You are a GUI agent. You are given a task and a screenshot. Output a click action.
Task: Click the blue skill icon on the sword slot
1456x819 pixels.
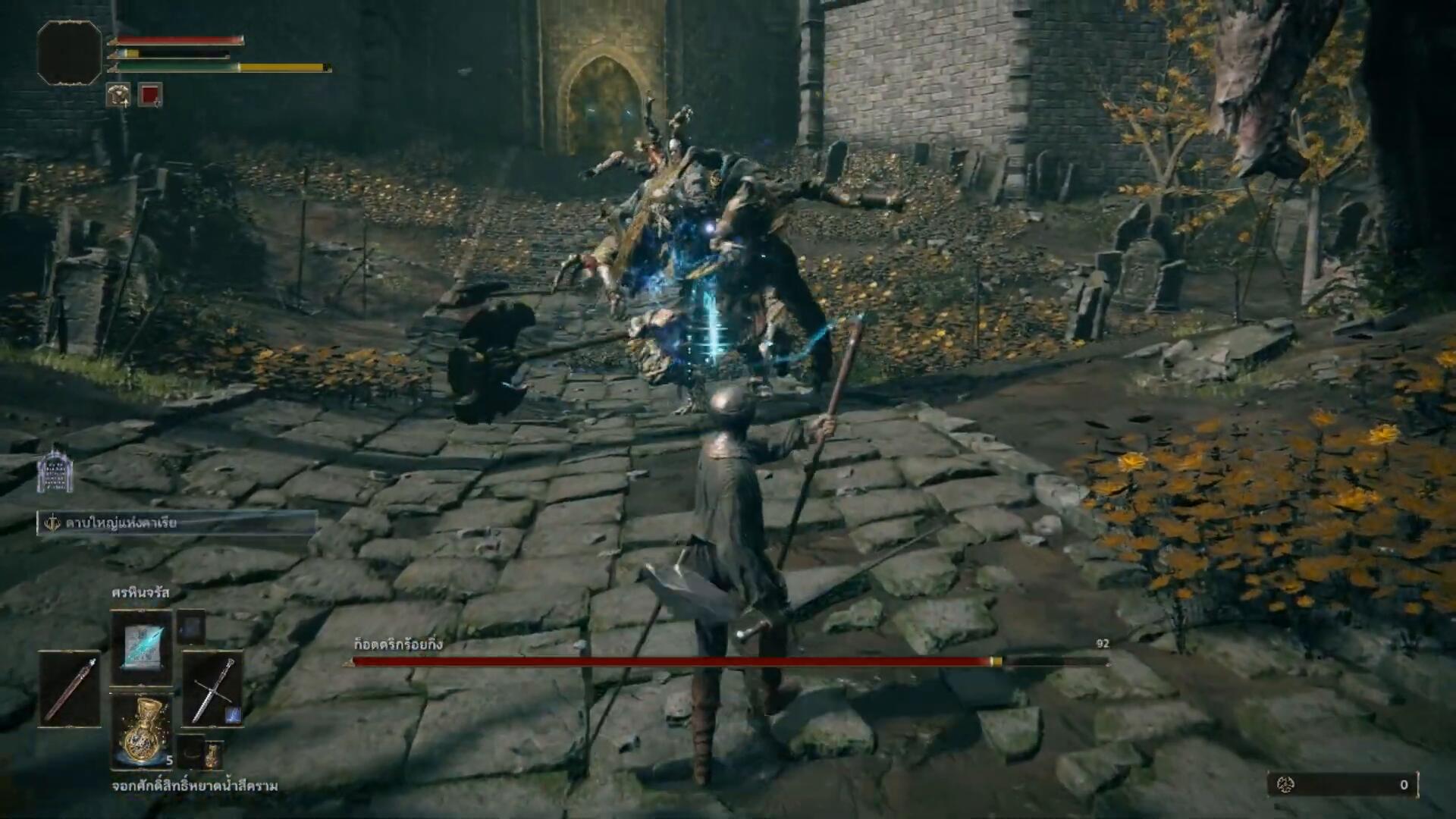tap(233, 714)
